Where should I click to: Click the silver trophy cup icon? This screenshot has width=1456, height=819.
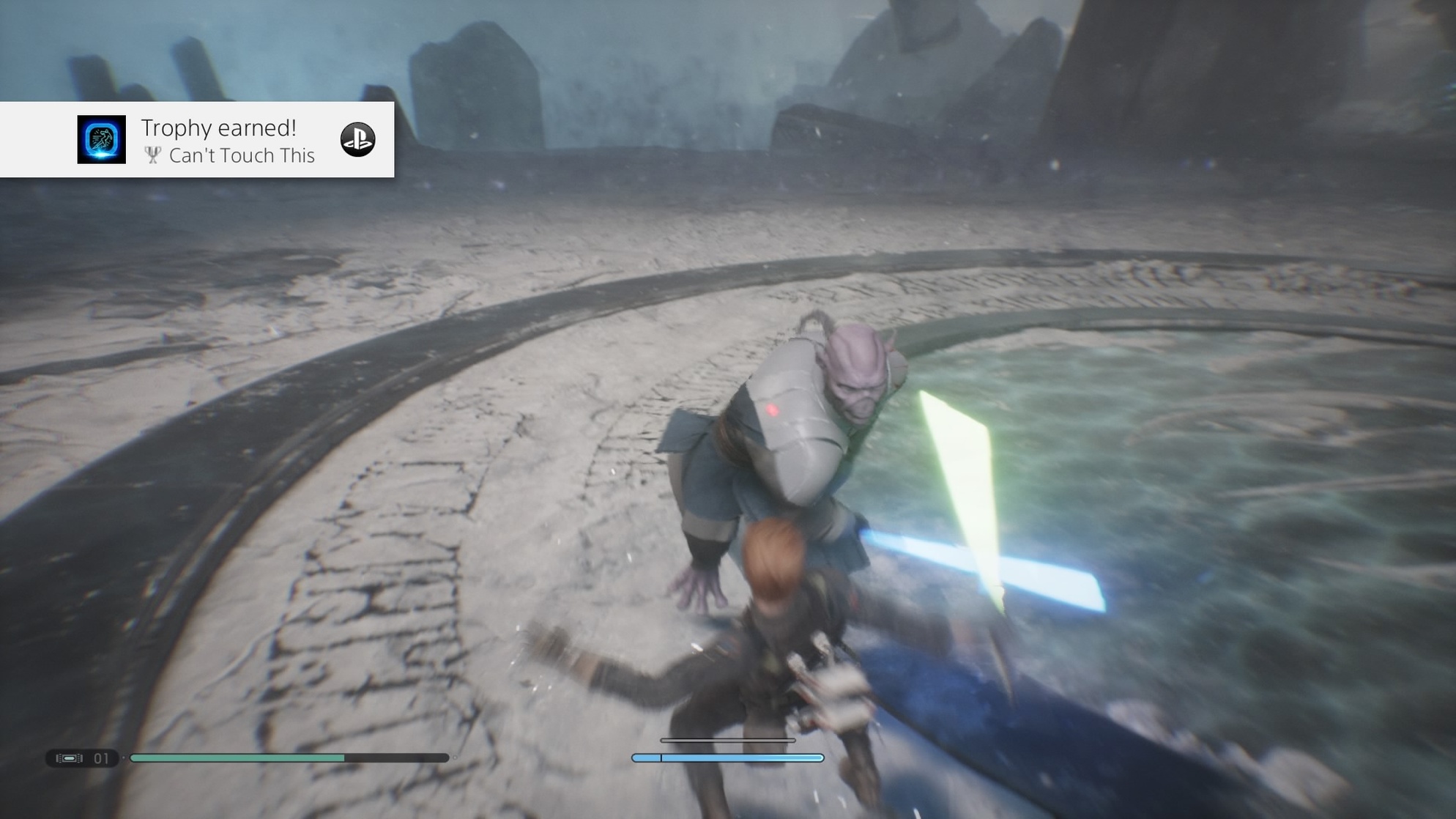point(152,155)
